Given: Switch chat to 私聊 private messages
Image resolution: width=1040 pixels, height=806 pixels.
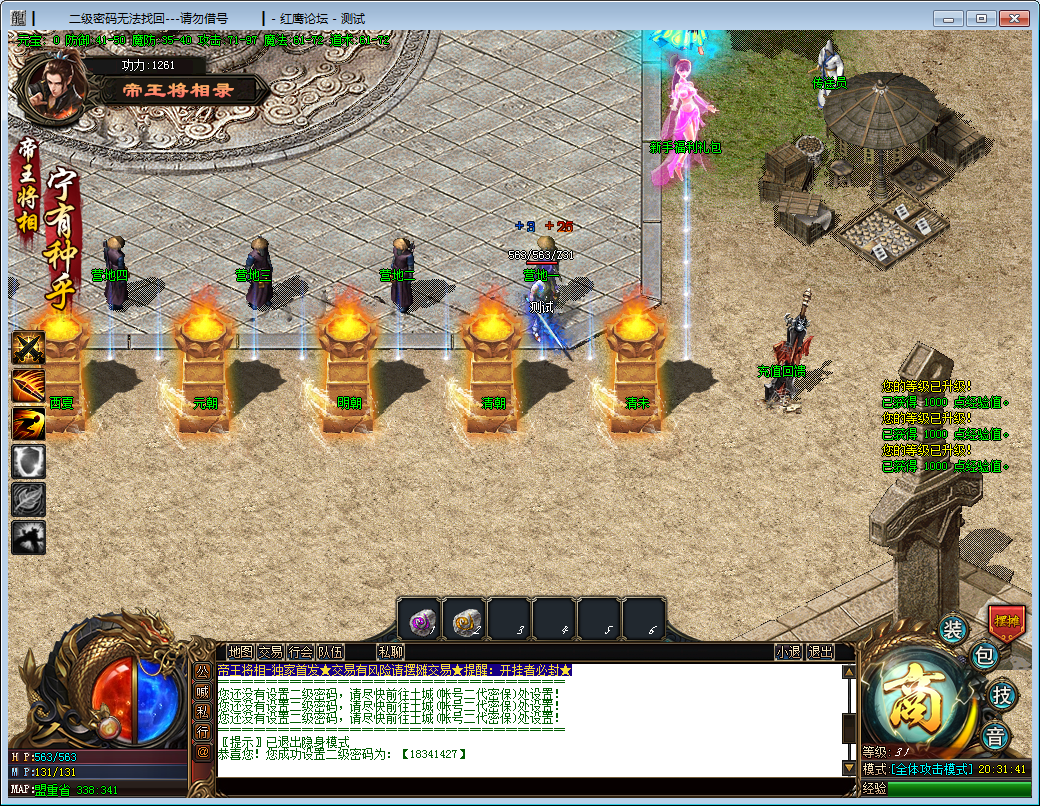Looking at the screenshot, I should [390, 652].
